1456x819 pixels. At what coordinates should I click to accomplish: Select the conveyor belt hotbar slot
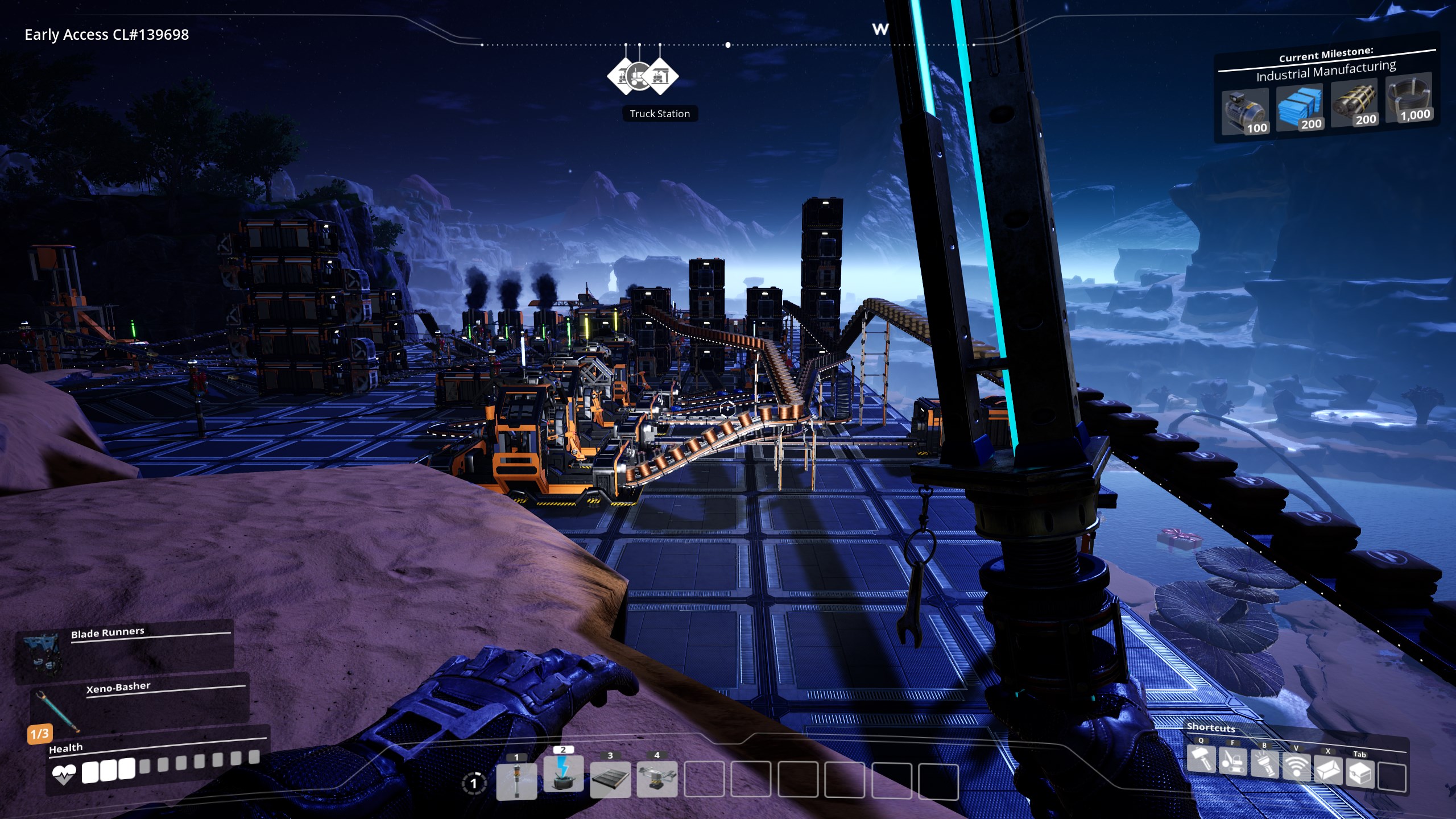[610, 779]
